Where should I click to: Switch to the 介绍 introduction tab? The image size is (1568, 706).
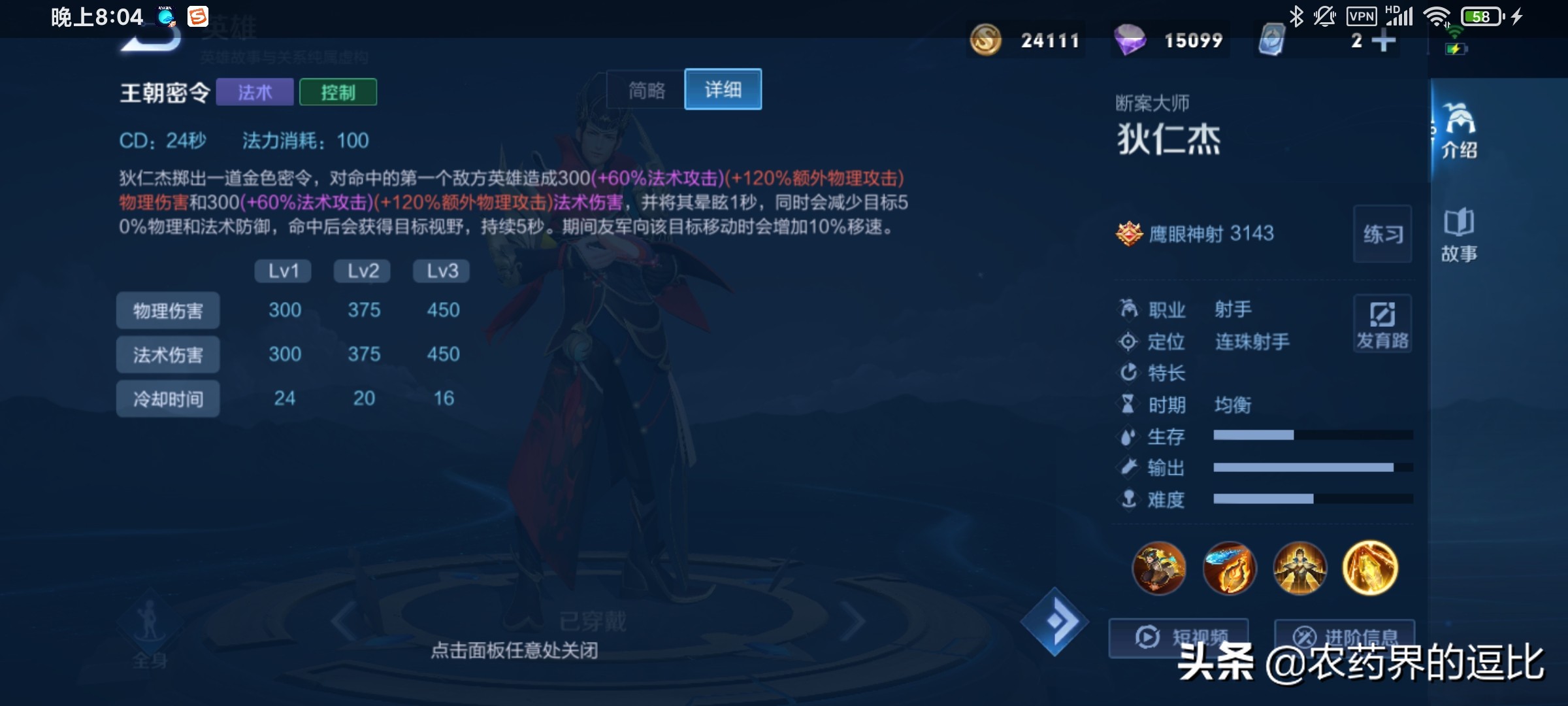pyautogui.click(x=1459, y=131)
